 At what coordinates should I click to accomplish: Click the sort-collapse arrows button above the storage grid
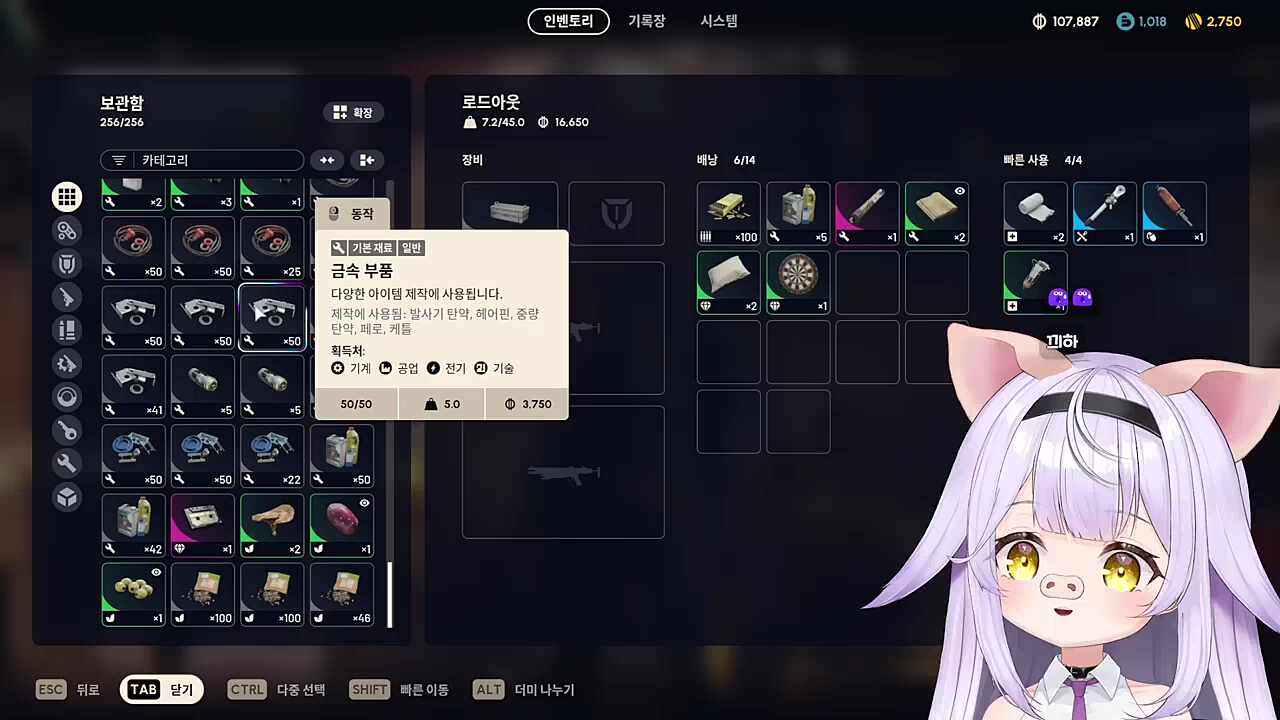[327, 160]
